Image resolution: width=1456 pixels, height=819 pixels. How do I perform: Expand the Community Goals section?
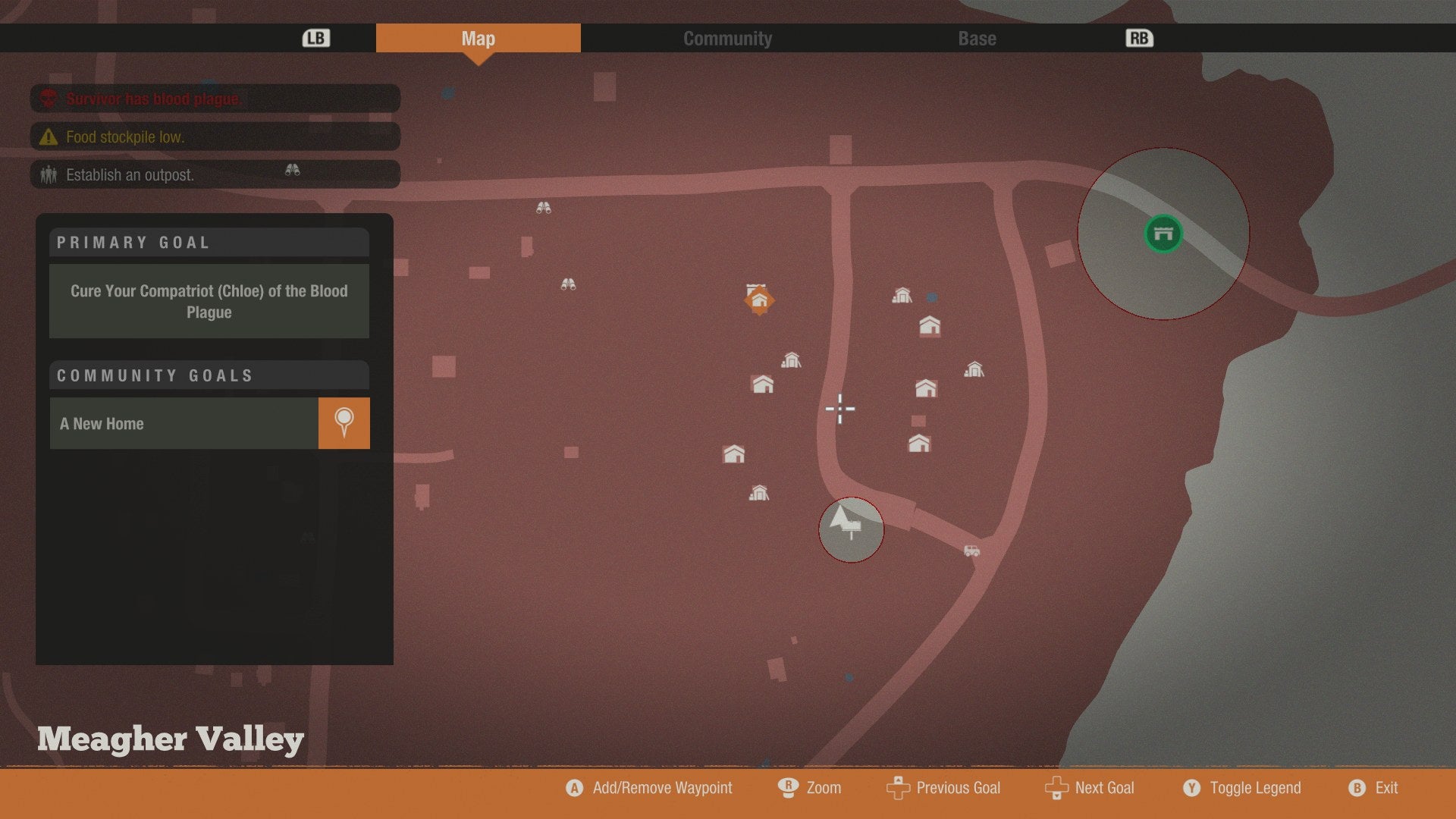click(x=209, y=375)
